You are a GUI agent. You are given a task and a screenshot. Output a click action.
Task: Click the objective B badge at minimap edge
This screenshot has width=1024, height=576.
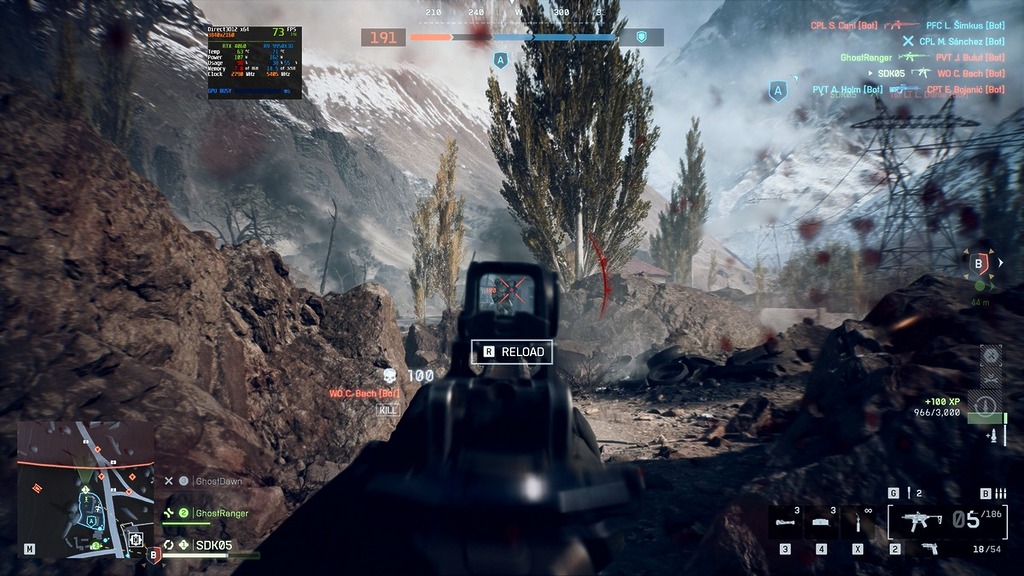(154, 554)
